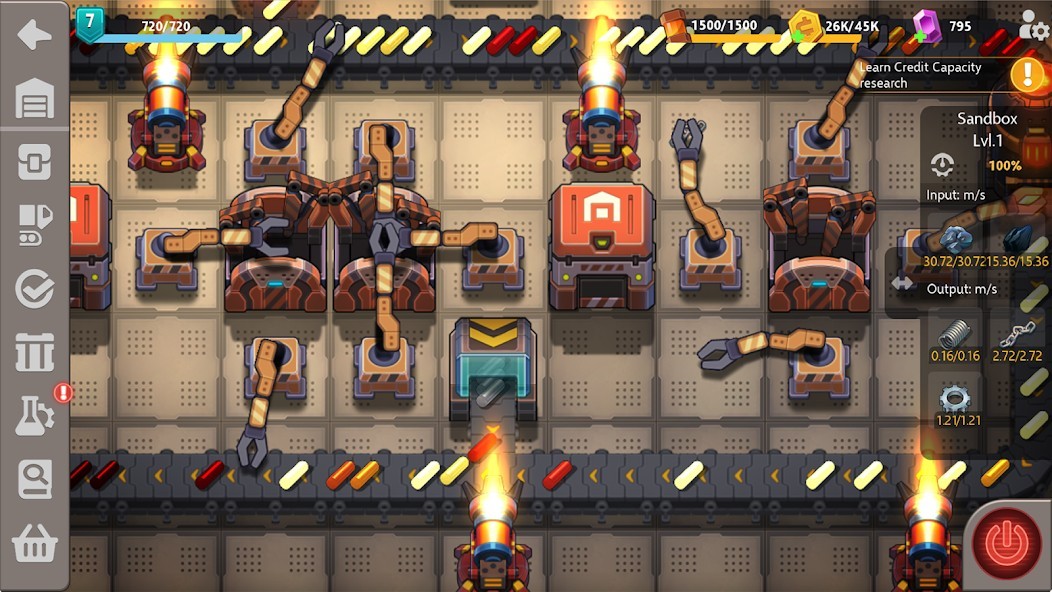Open the profile settings gear icon
Image resolution: width=1052 pixels, height=592 pixels.
[x=1034, y=28]
